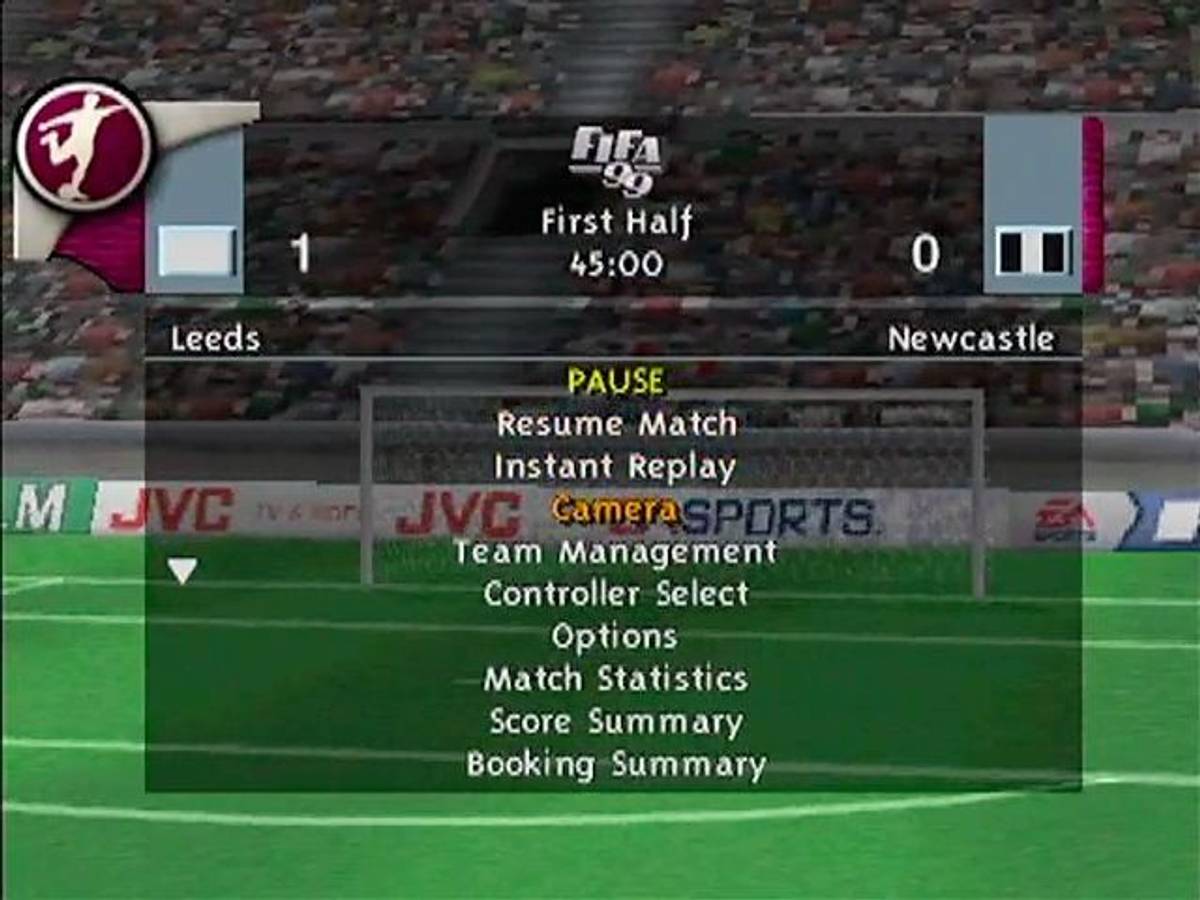The width and height of the screenshot is (1200, 900).
Task: View Match Statistics
Action: point(615,679)
